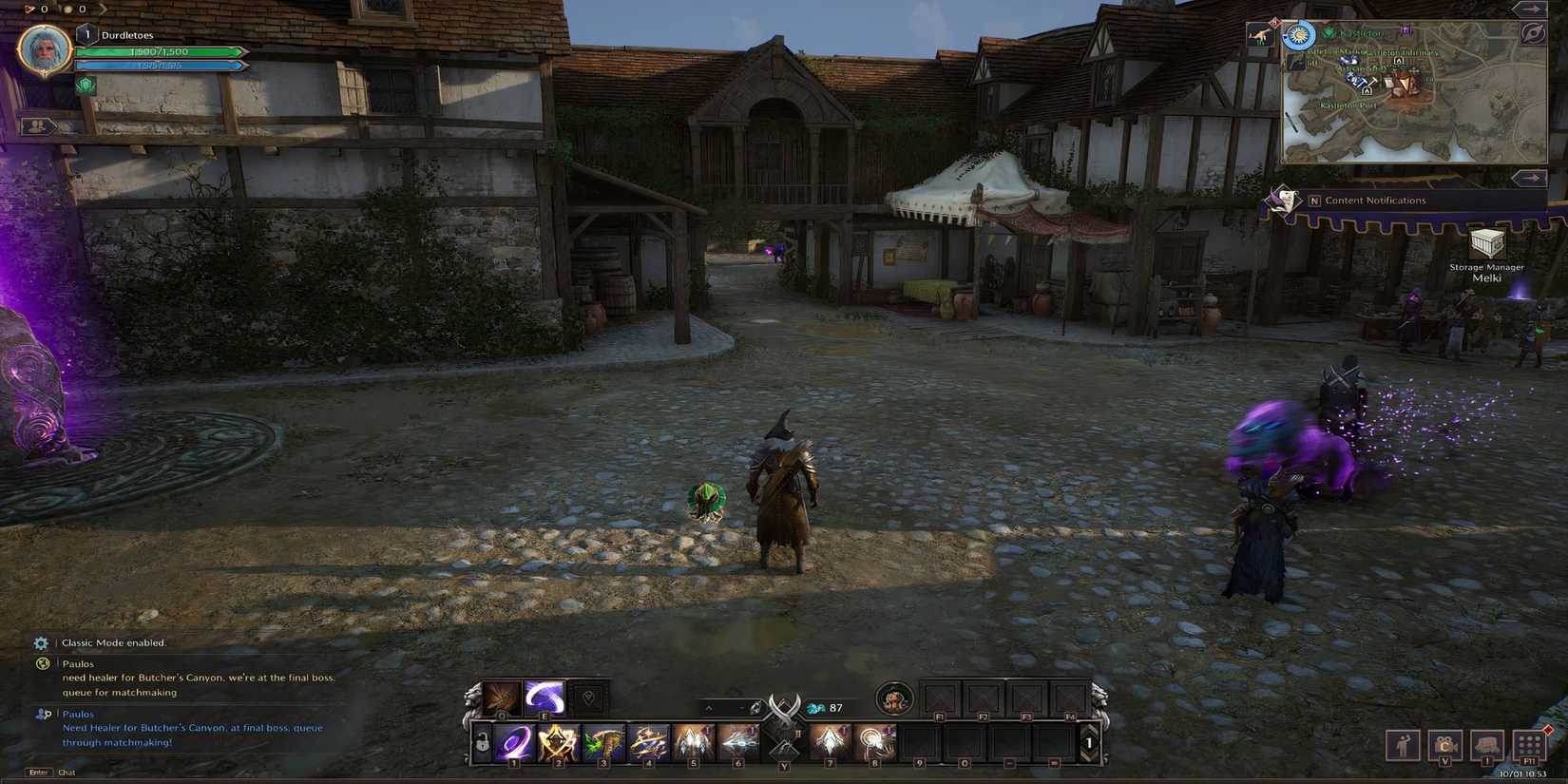Select the purple whirl skill in hotbar slot 1
The width and height of the screenshot is (1568, 784).
pos(513,741)
